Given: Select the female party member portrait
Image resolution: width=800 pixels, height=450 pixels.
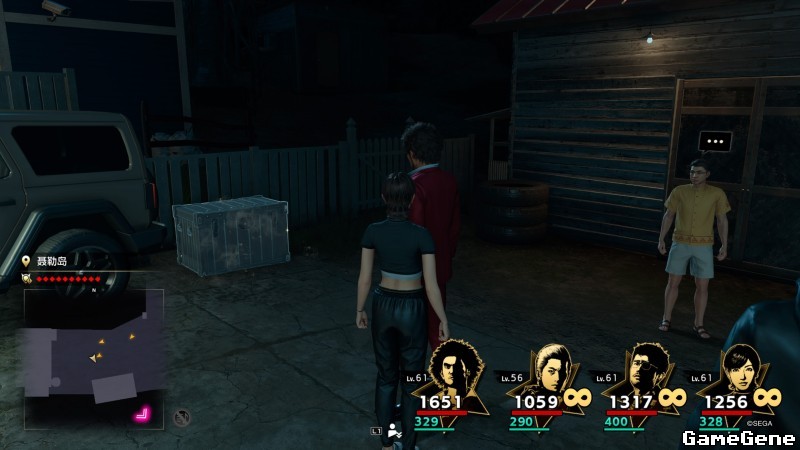Looking at the screenshot, I should pos(739,371).
